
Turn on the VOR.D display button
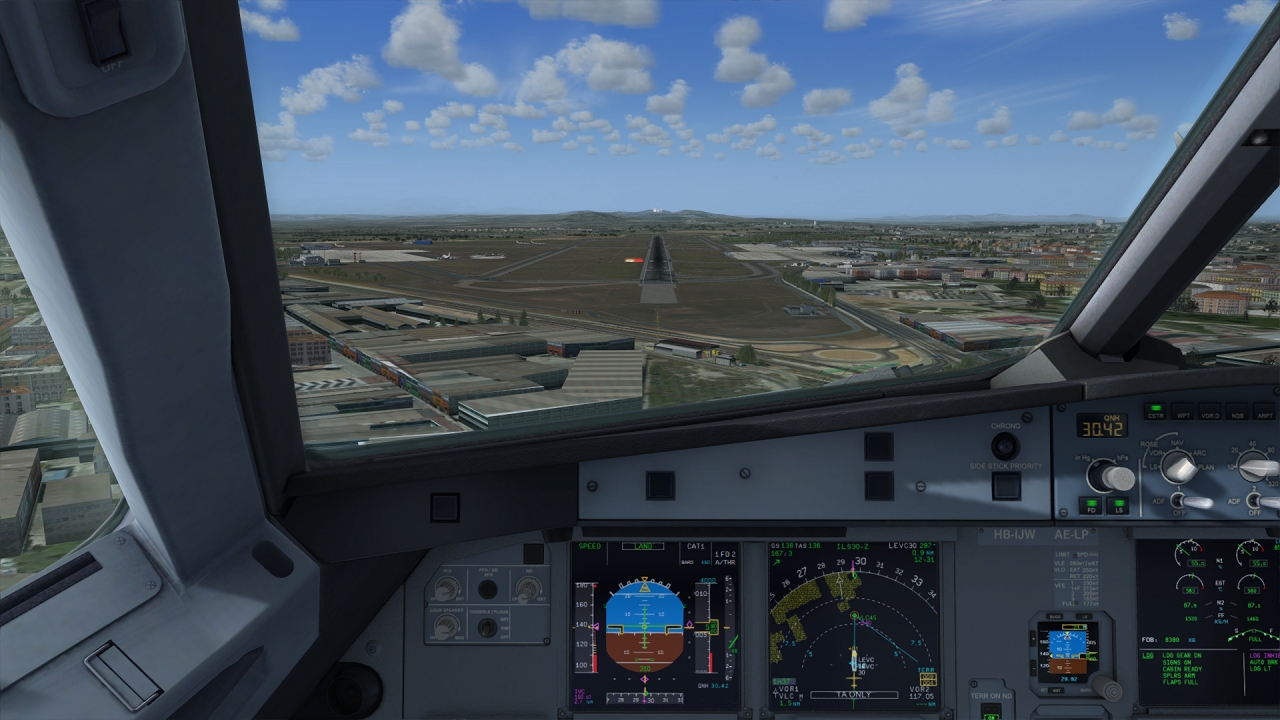[1210, 411]
